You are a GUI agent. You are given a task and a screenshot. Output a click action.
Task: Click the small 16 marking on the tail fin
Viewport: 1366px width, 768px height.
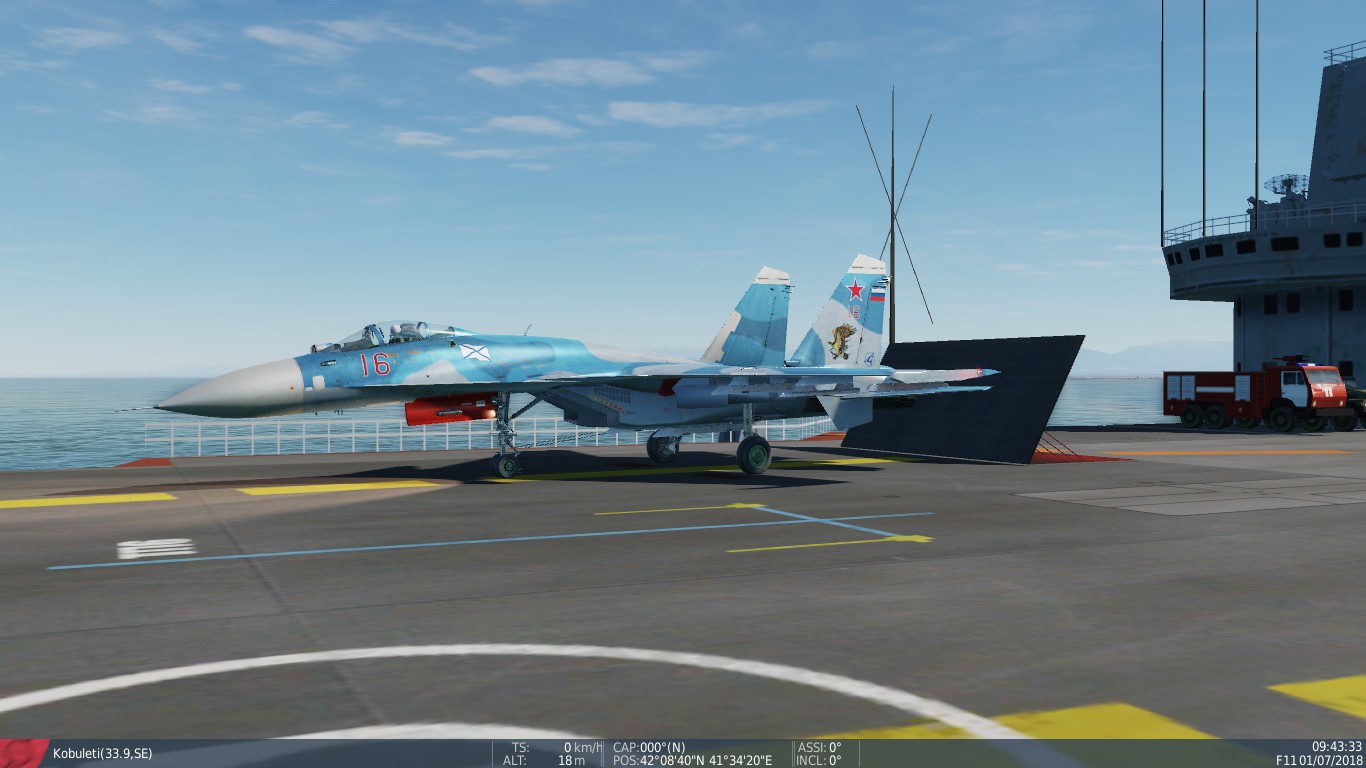click(856, 311)
